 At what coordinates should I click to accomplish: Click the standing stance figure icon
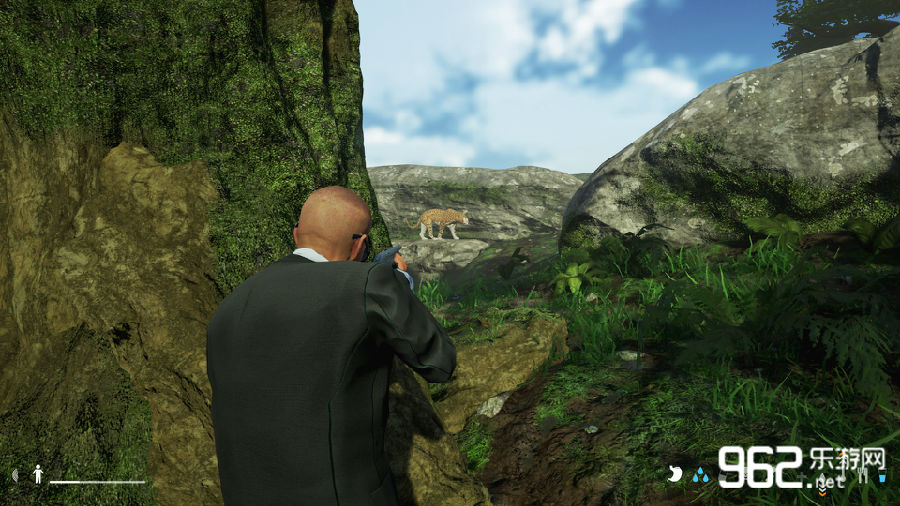(38, 474)
